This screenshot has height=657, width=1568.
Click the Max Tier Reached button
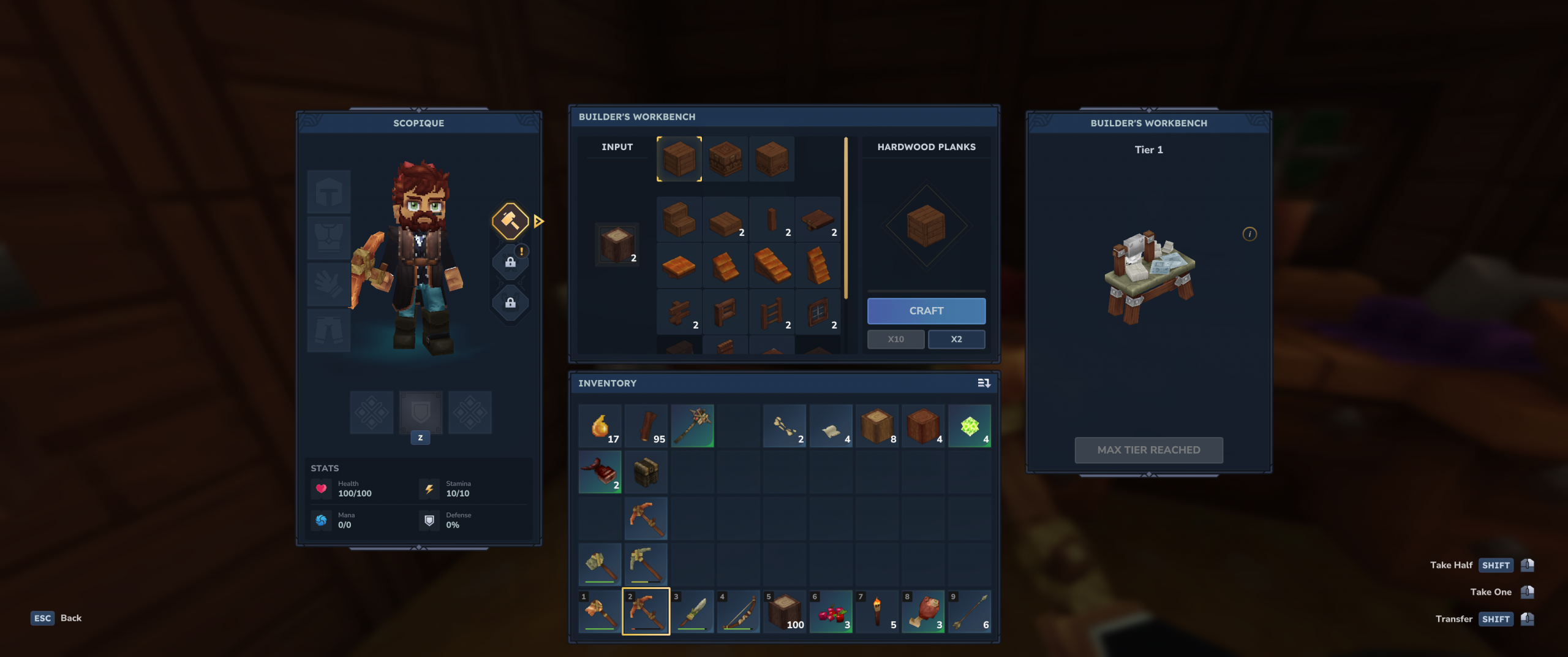1148,450
